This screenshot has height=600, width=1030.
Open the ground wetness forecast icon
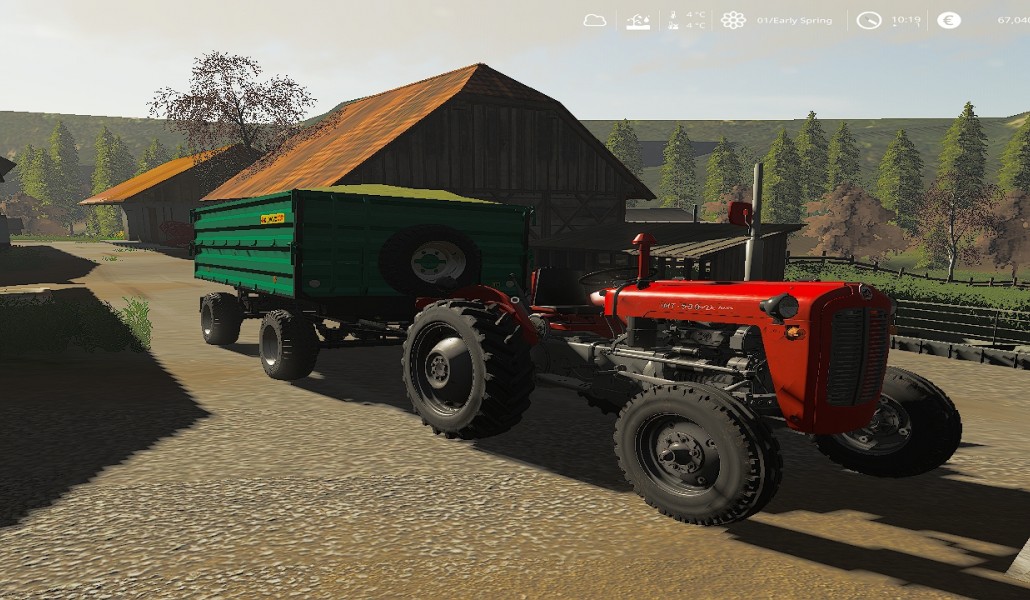[638, 20]
